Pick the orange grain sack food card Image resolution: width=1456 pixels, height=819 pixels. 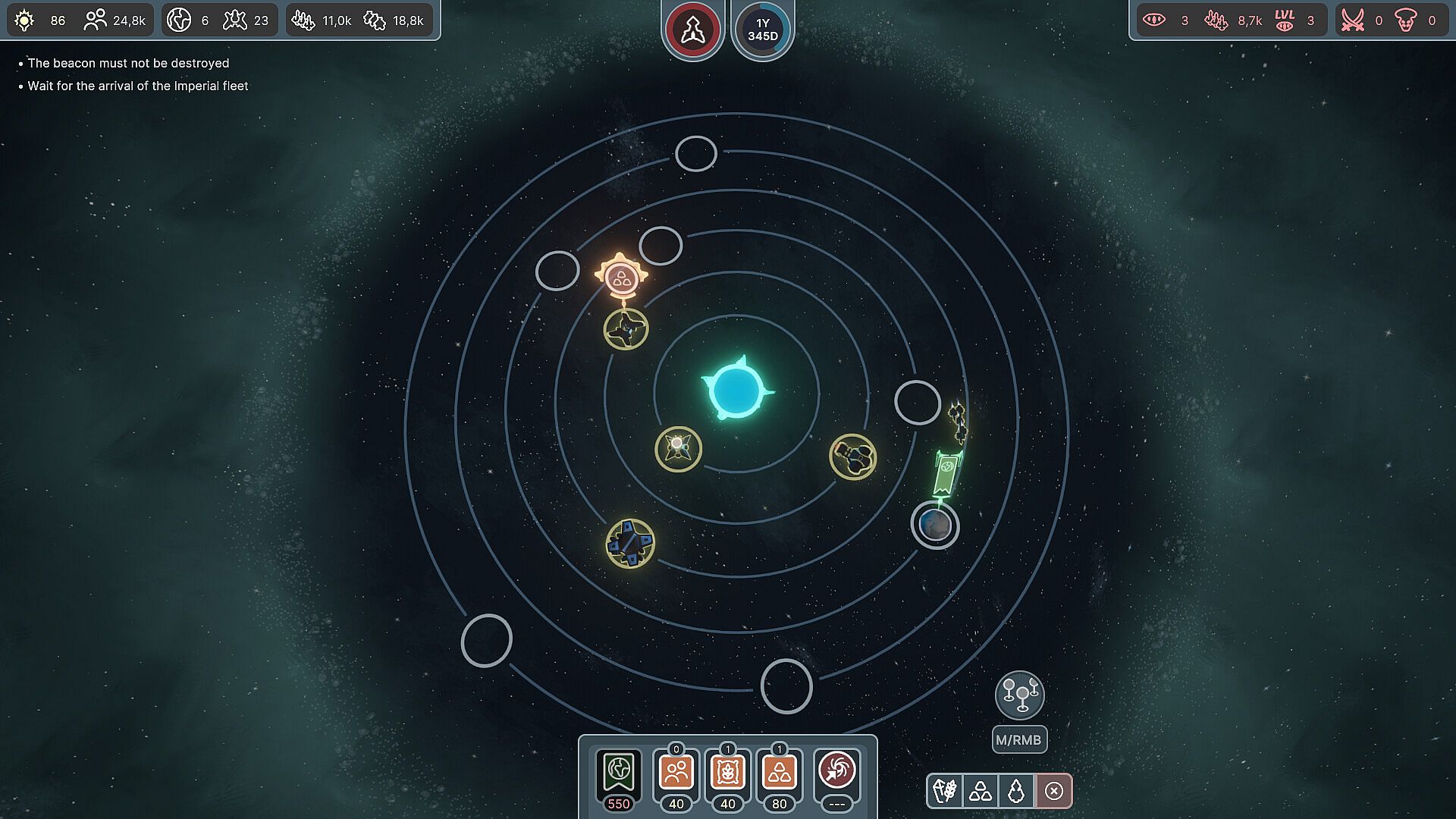pyautogui.click(x=727, y=773)
